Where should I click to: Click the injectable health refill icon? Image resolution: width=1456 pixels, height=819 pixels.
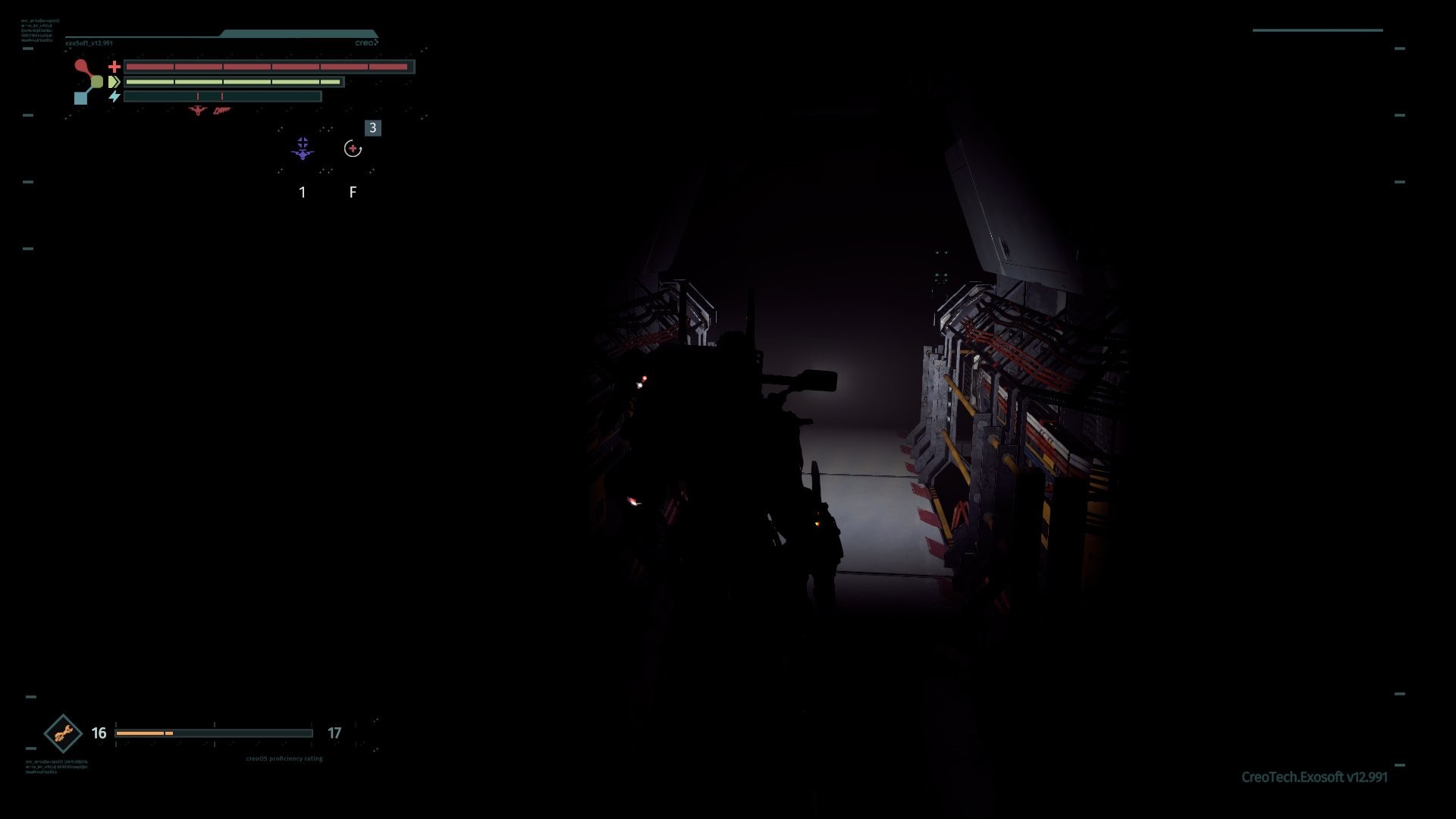click(x=352, y=148)
